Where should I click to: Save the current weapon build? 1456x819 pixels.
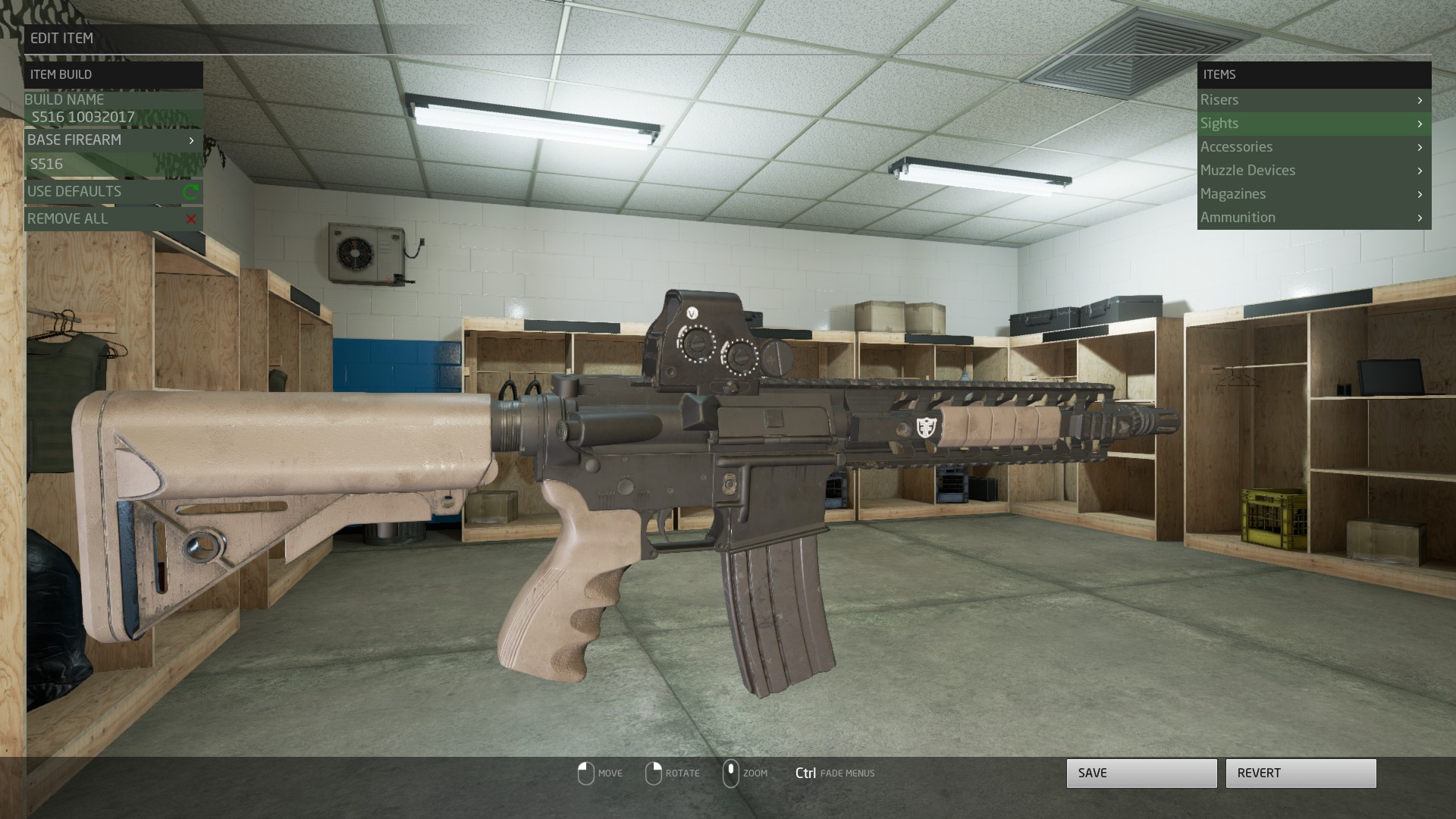pyautogui.click(x=1141, y=773)
